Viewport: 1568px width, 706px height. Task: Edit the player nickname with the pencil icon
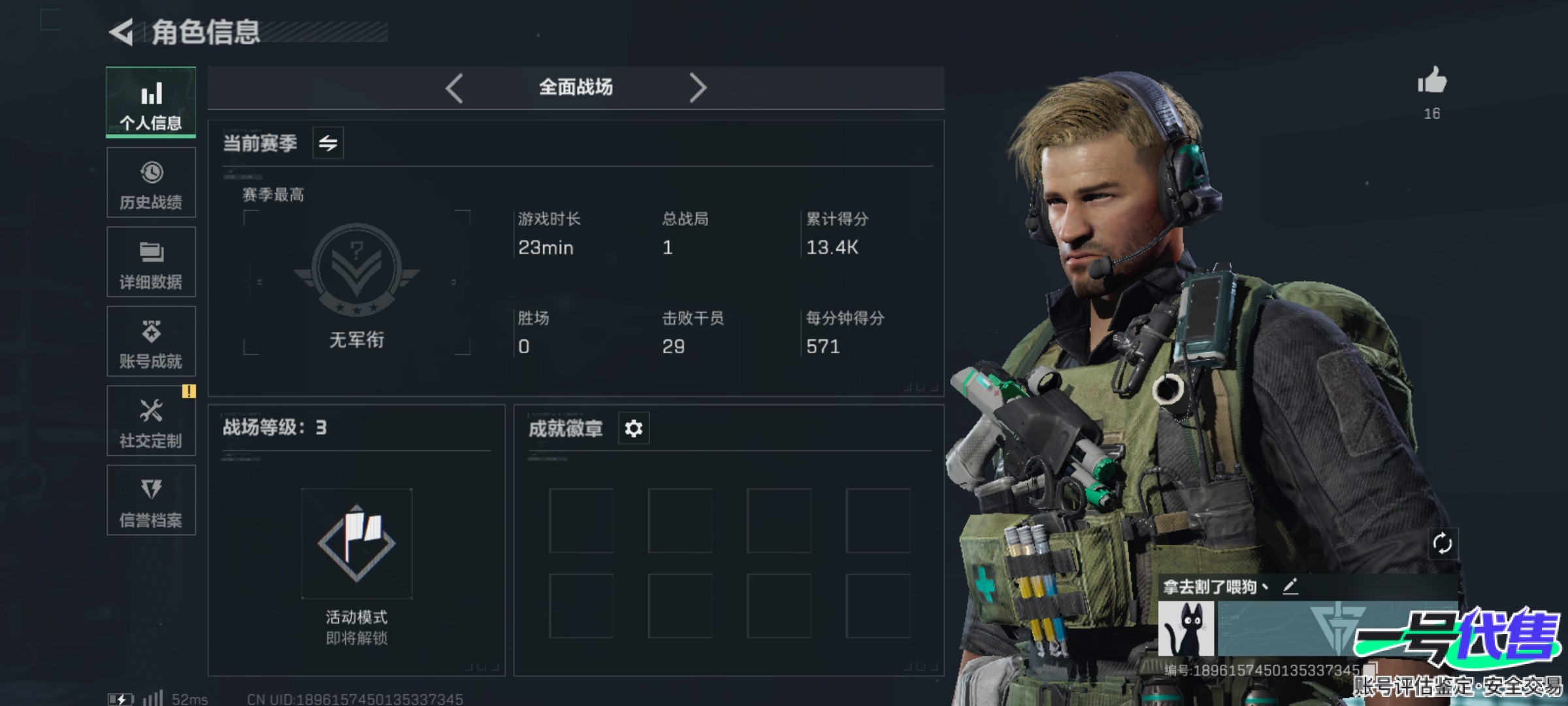point(1290,586)
